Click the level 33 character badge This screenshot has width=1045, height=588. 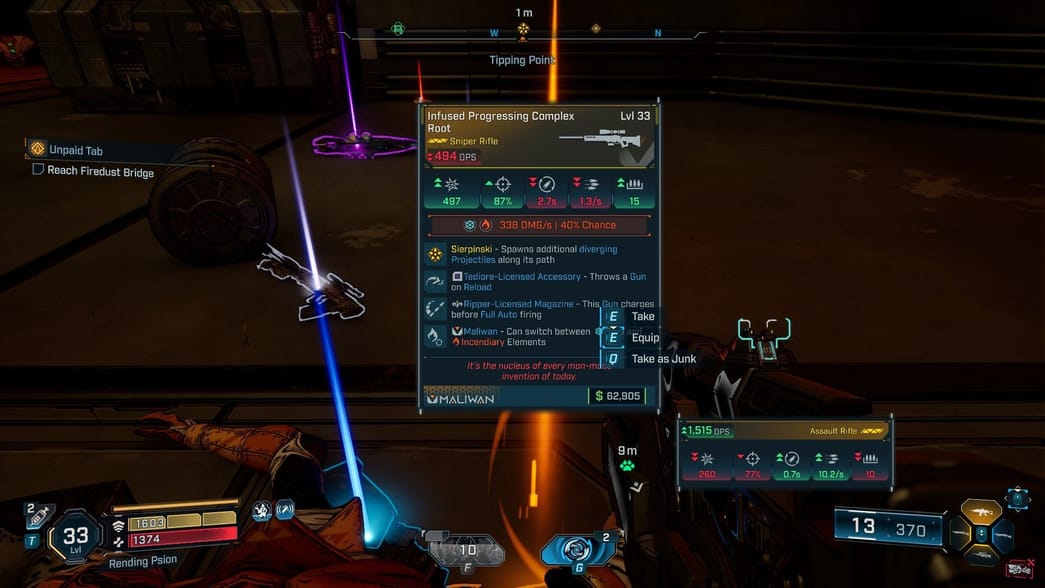click(75, 538)
